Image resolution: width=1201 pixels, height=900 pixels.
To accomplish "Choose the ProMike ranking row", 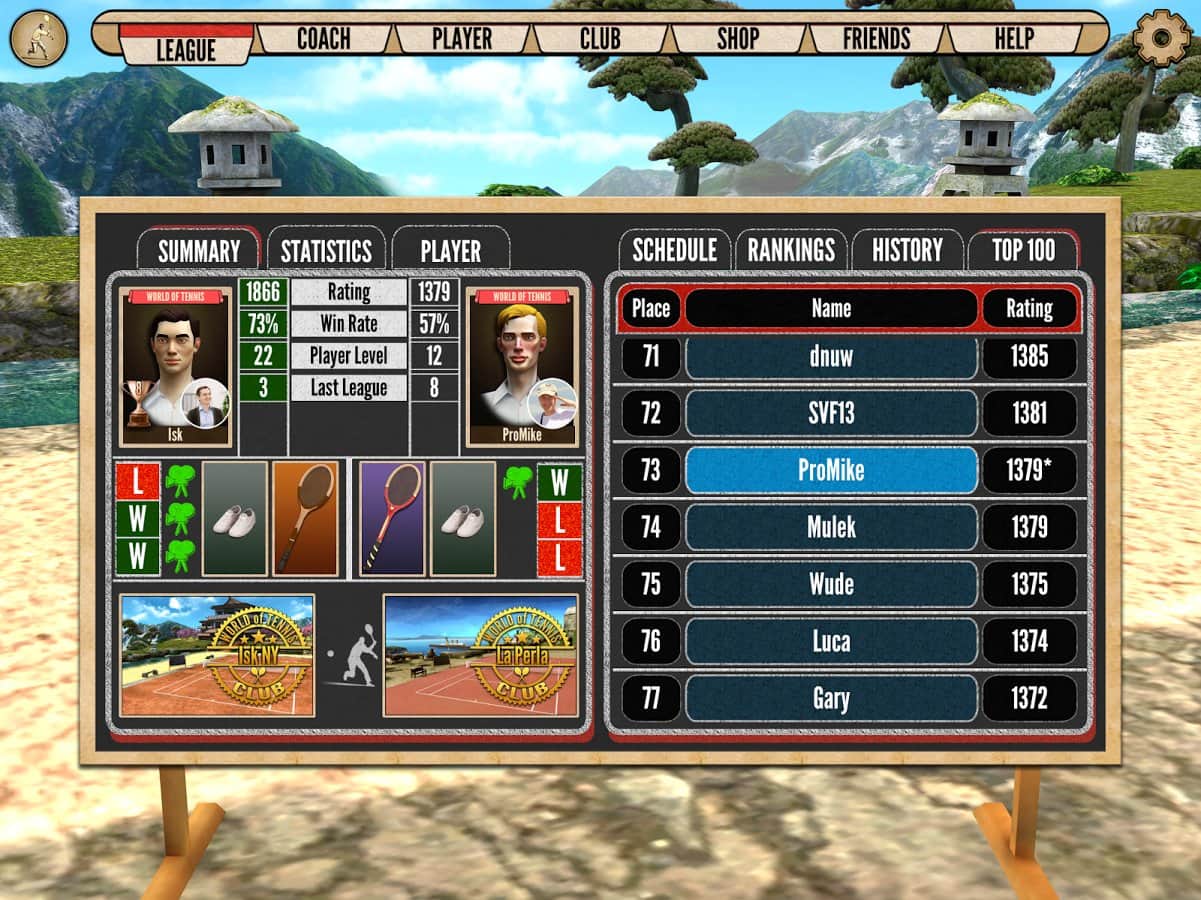I will 831,470.
